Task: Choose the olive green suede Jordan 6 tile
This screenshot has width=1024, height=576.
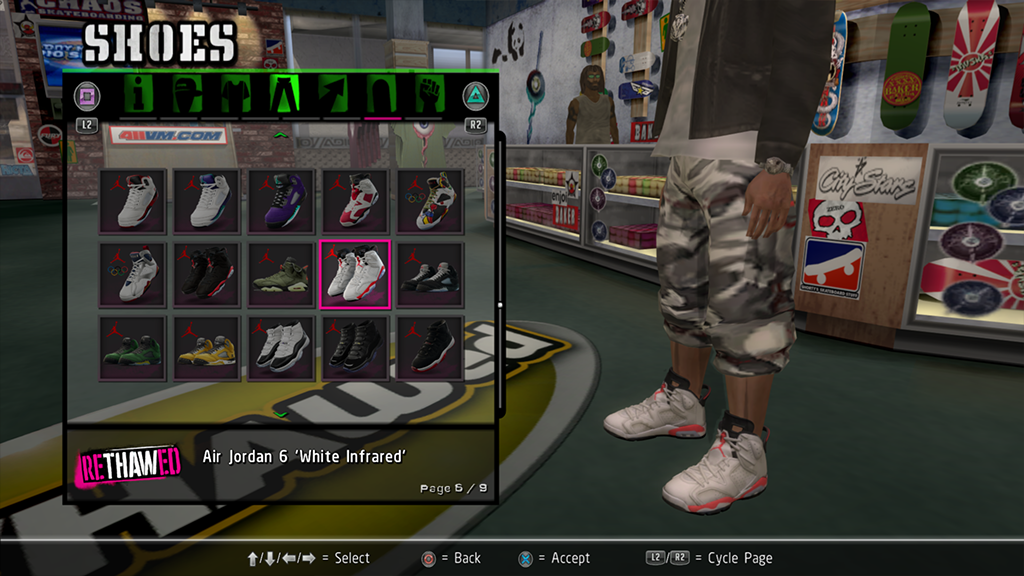Action: (x=281, y=274)
